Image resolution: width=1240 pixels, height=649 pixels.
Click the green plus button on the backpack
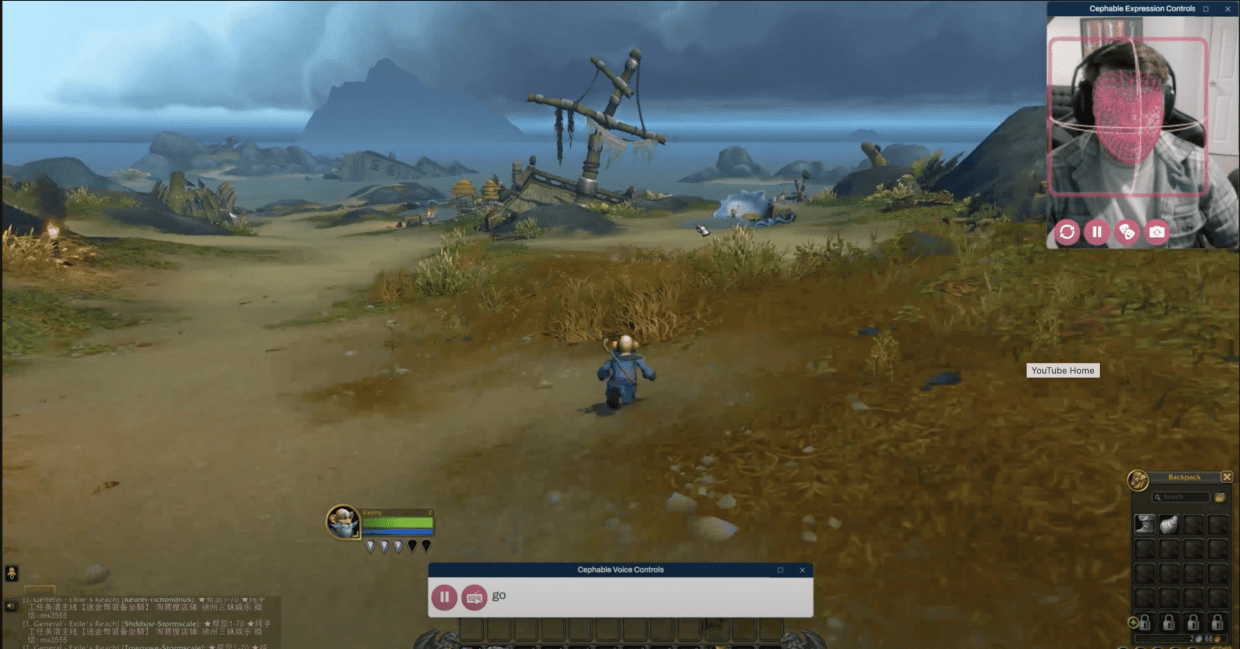[1133, 622]
